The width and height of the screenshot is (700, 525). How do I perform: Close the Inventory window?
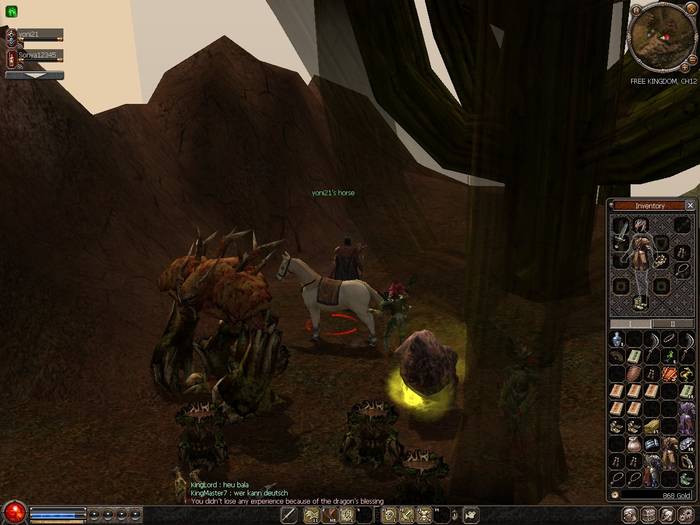(x=689, y=206)
